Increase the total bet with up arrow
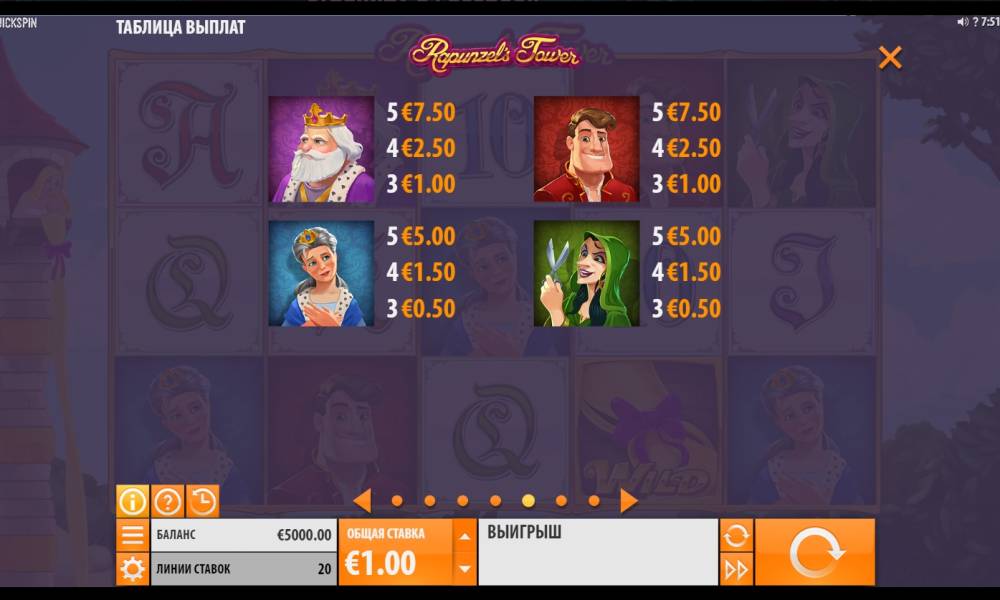This screenshot has width=1000, height=600. coord(464,536)
